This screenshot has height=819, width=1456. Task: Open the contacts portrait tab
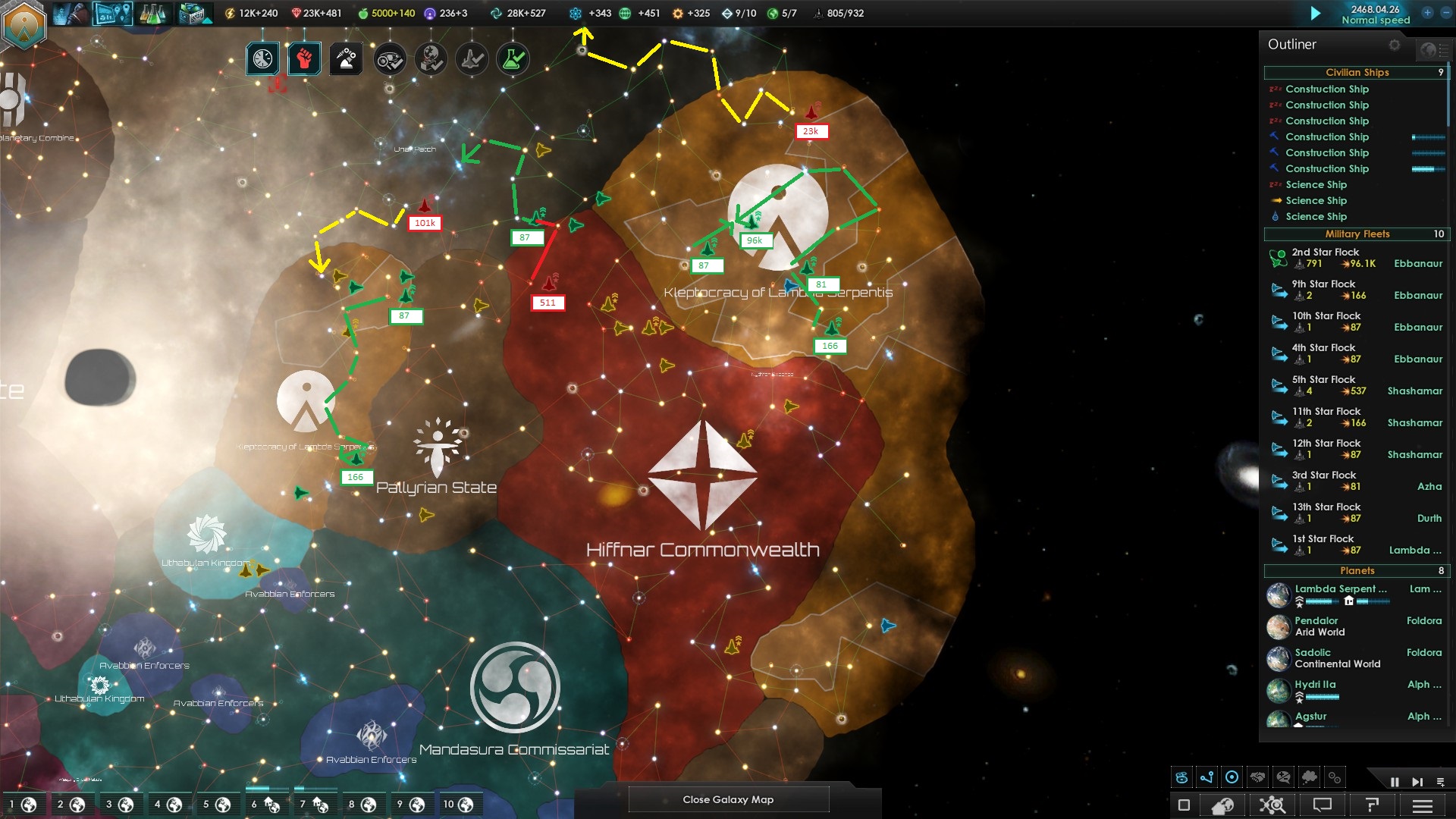71,14
